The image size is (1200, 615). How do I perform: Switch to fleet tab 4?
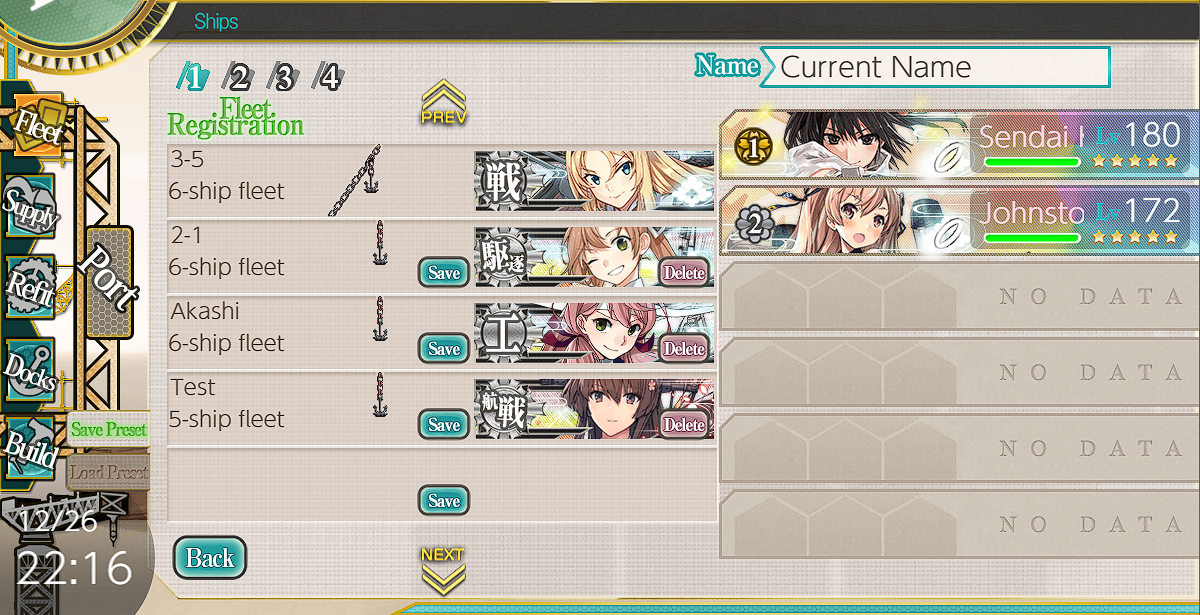pos(329,76)
